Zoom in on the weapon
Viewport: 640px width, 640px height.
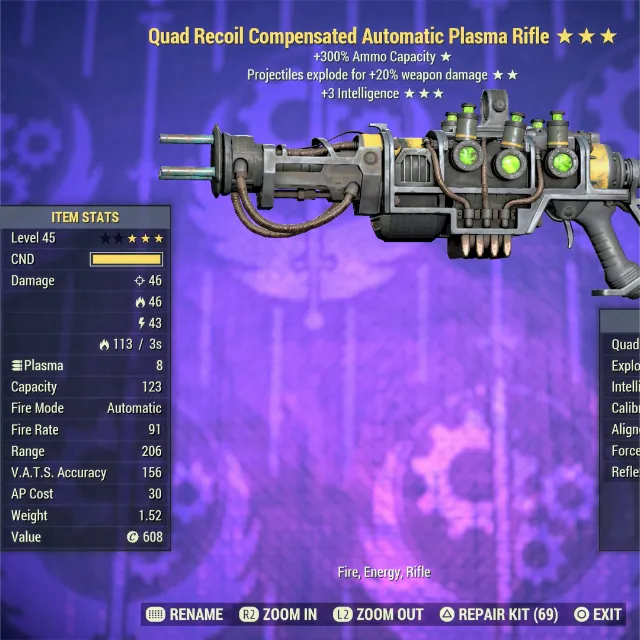click(x=278, y=614)
